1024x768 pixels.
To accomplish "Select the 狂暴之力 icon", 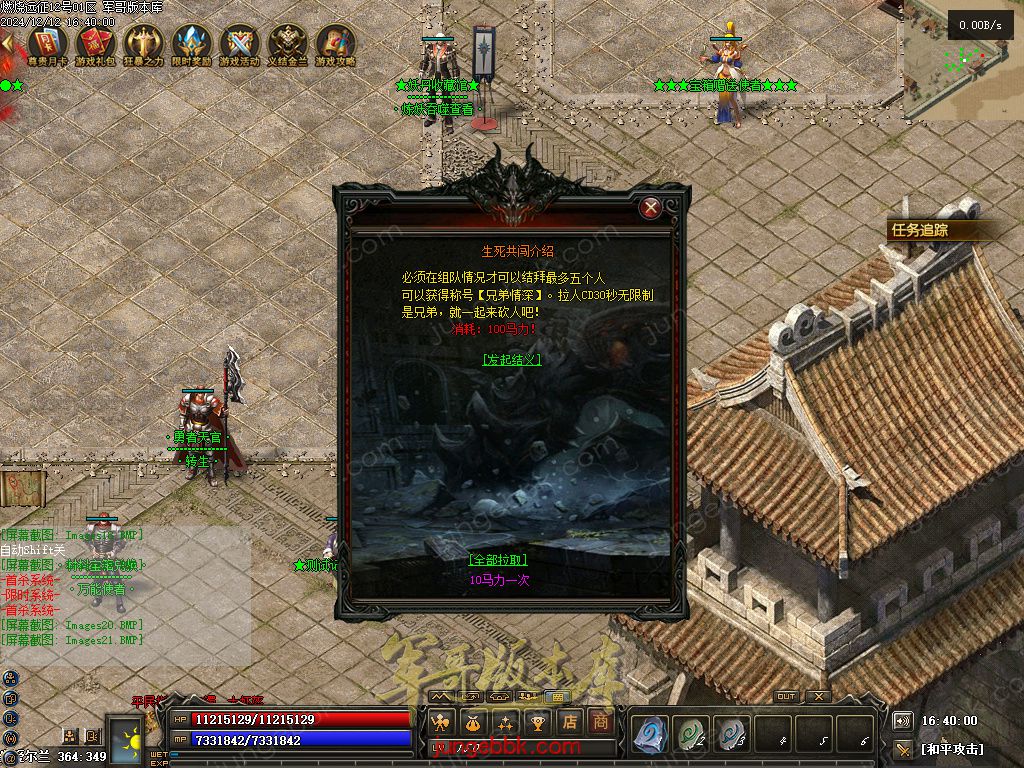I will coord(143,44).
